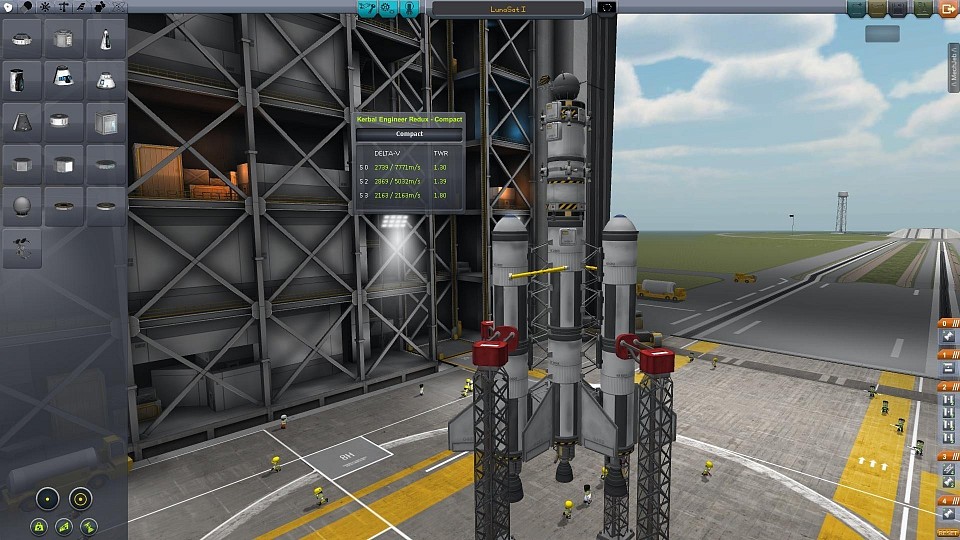Screen dimensions: 960x540
Task: Pick the cone-shaped nose cone part
Action: [x=105, y=38]
